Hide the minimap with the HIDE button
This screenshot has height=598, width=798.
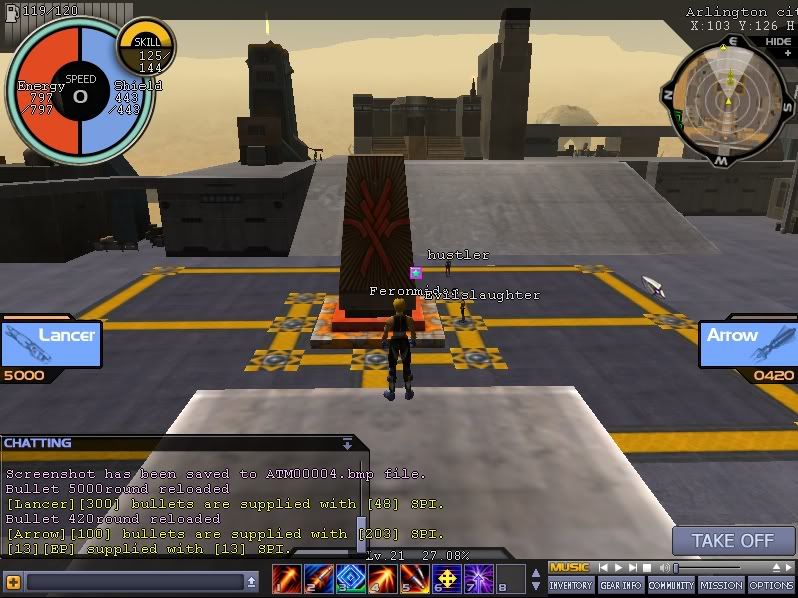[x=778, y=42]
